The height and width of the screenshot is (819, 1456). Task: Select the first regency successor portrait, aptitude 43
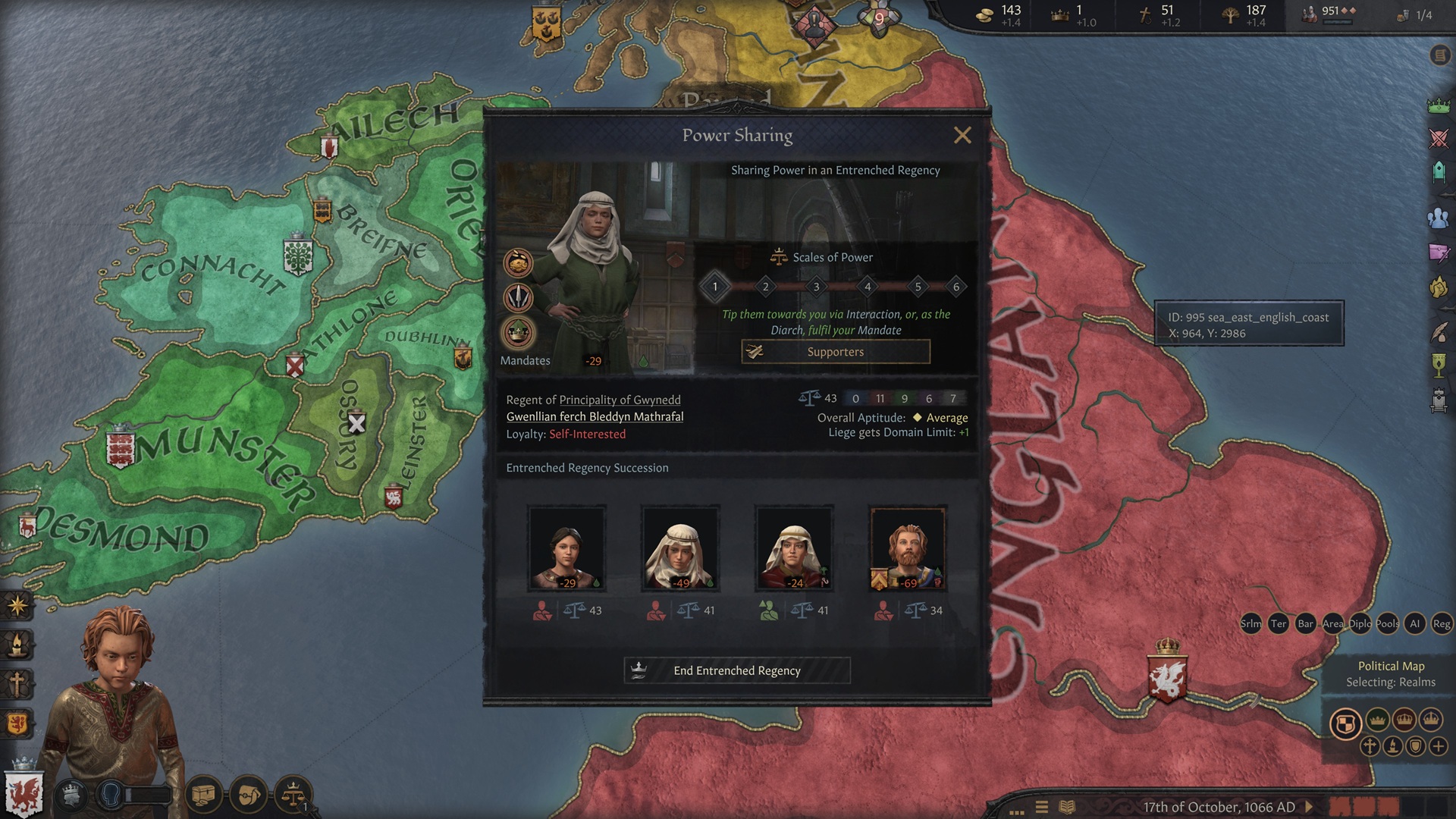click(x=566, y=550)
